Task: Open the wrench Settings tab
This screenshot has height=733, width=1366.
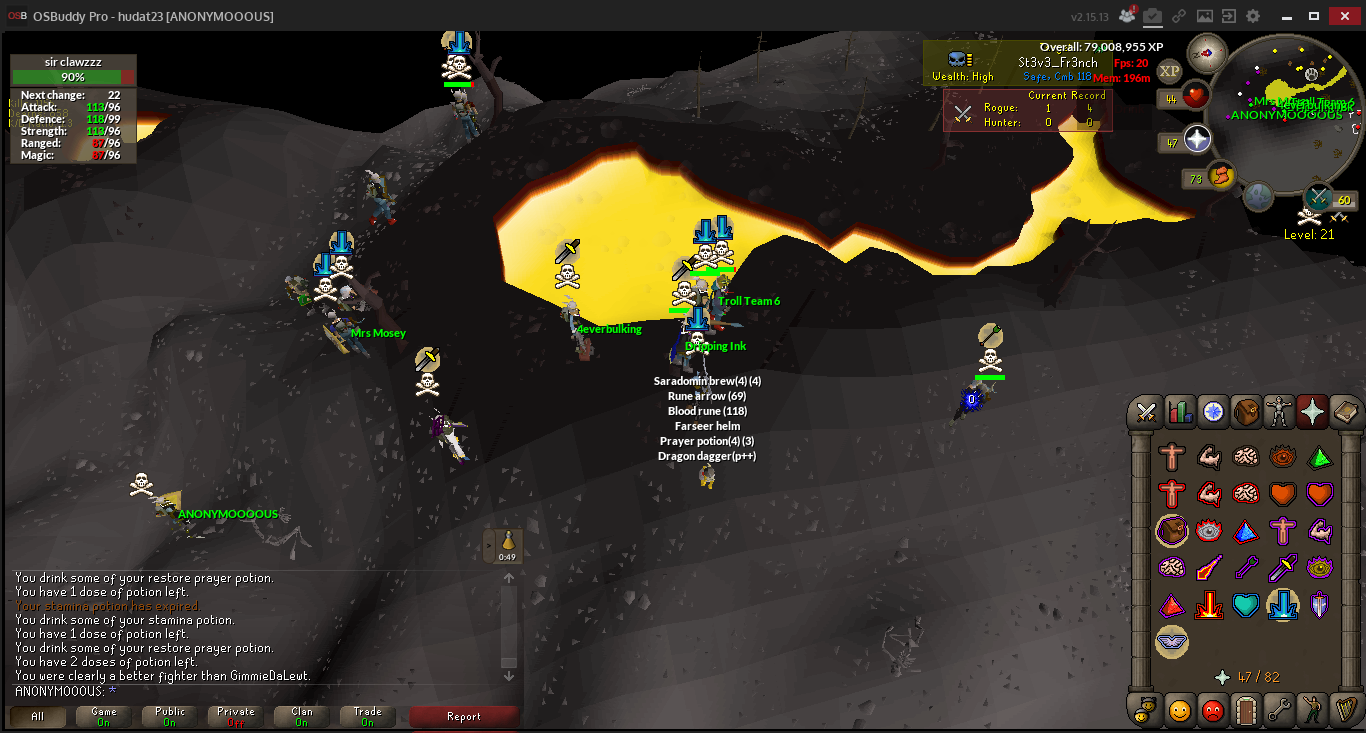Action: pos(1281,710)
